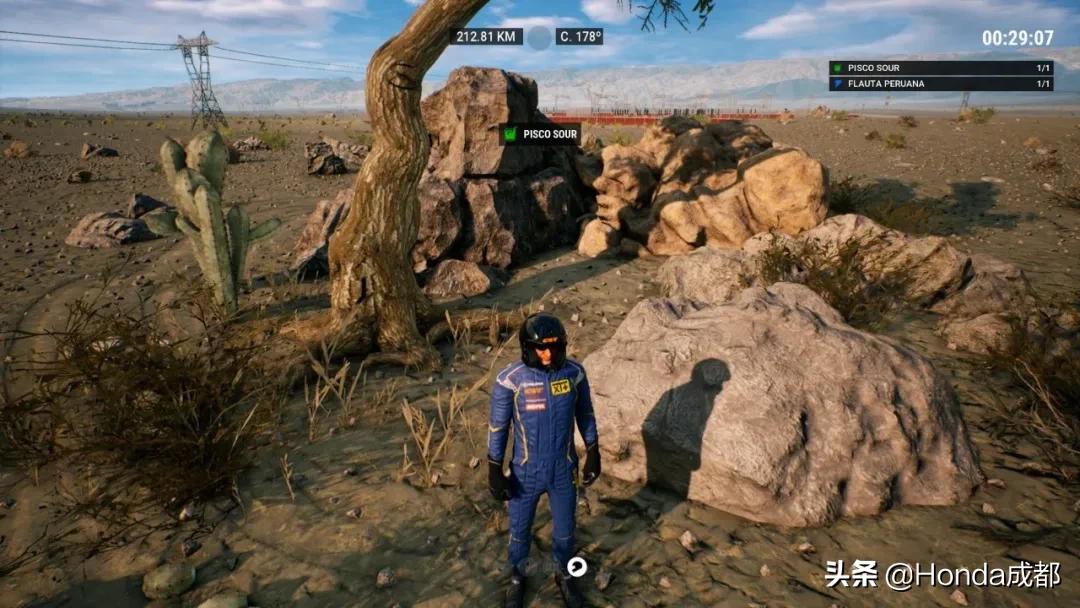Select the FLAUTA PERUANA objective tracker row

[940, 84]
